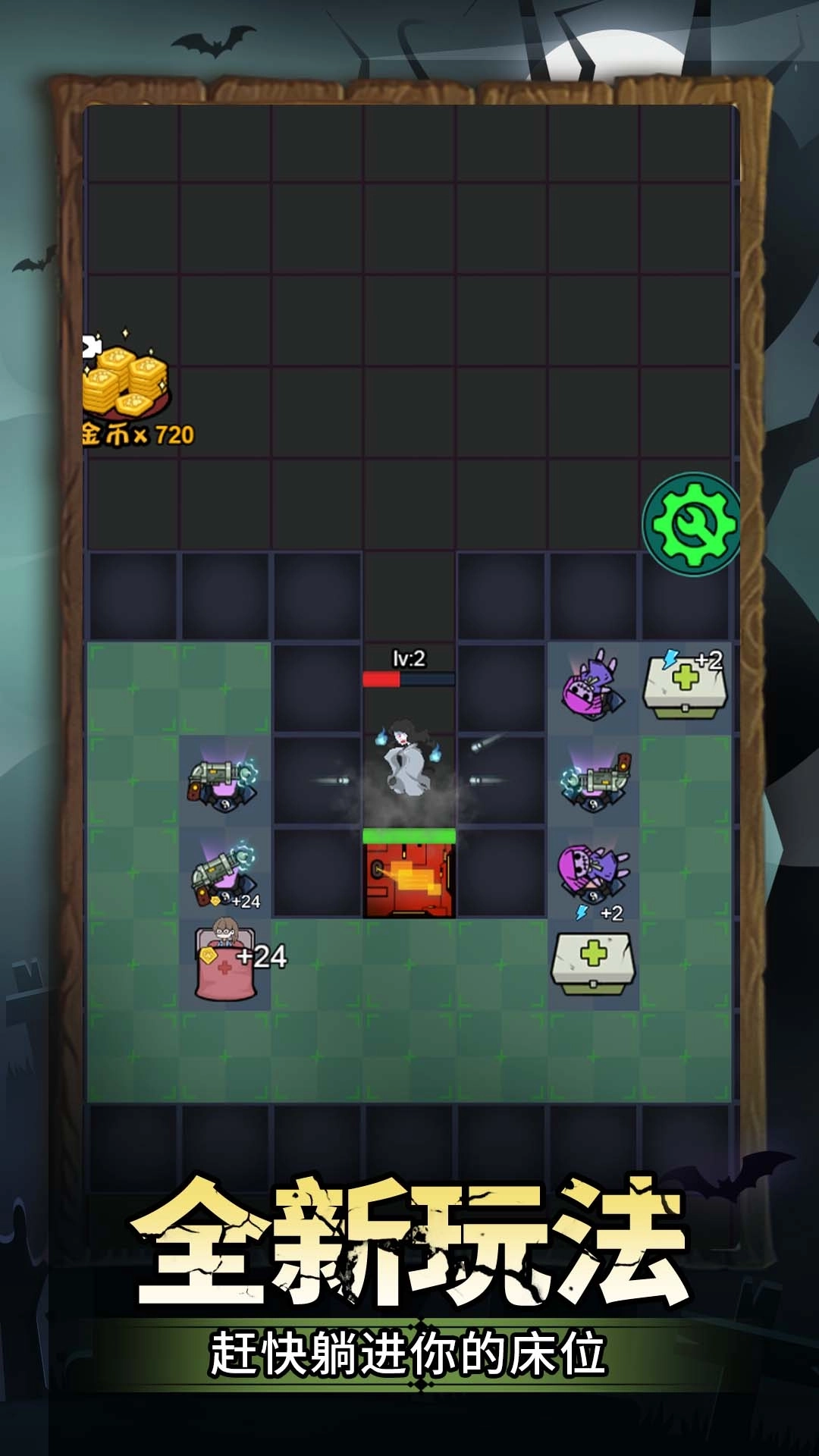
Task: Pick the medkit box without a bonus label
Action: click(x=593, y=963)
